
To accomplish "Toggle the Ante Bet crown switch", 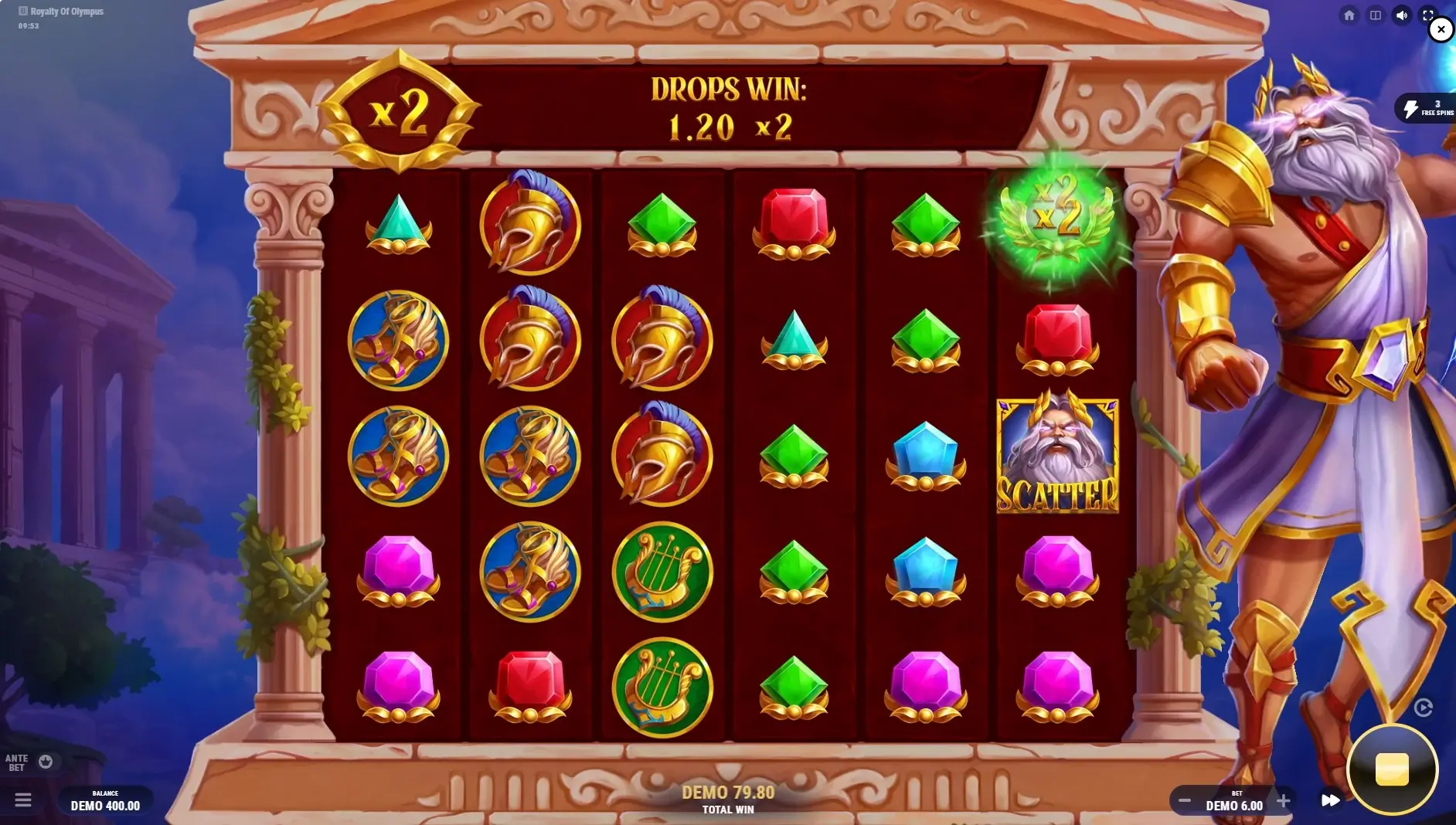I will pos(47,762).
